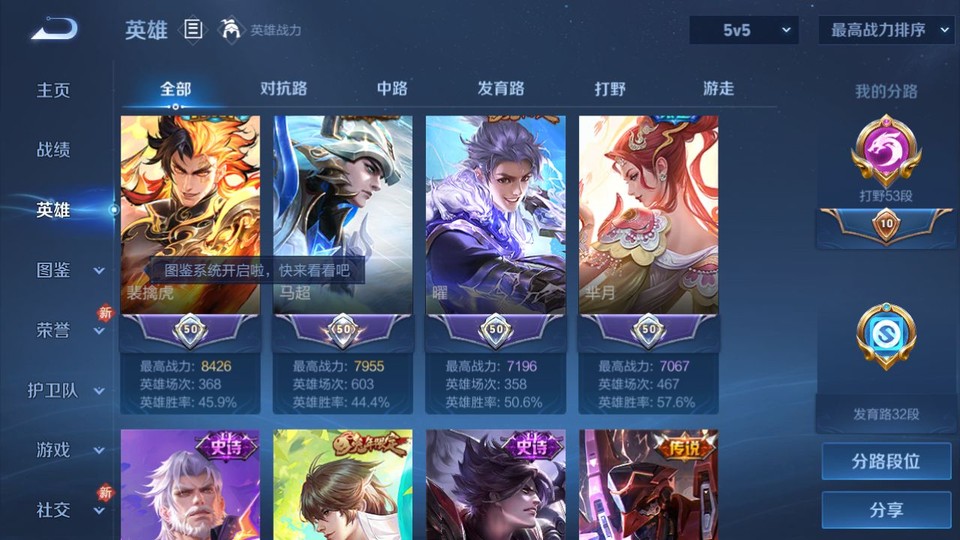The image size is (960, 540).
Task: Switch to the 游走 tab
Action: 718,88
